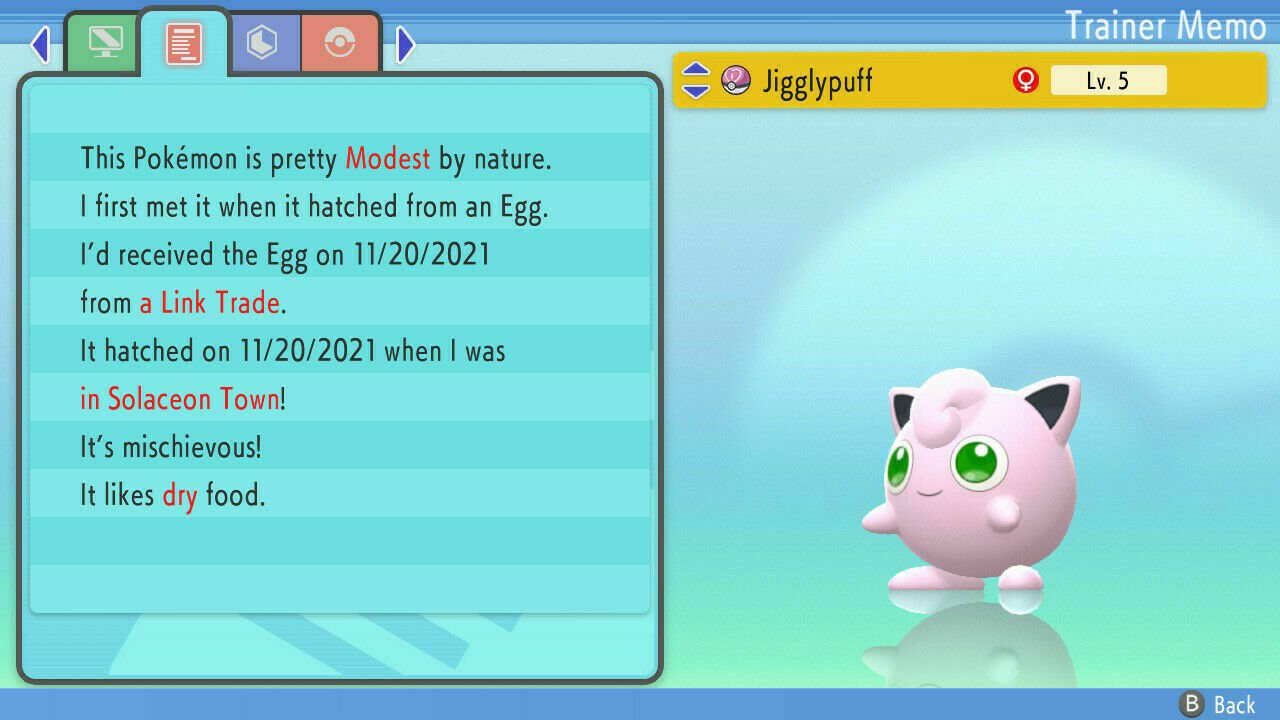Screen dimensions: 1280x720
Task: Click the Lv. 5 level display
Action: tap(1108, 80)
